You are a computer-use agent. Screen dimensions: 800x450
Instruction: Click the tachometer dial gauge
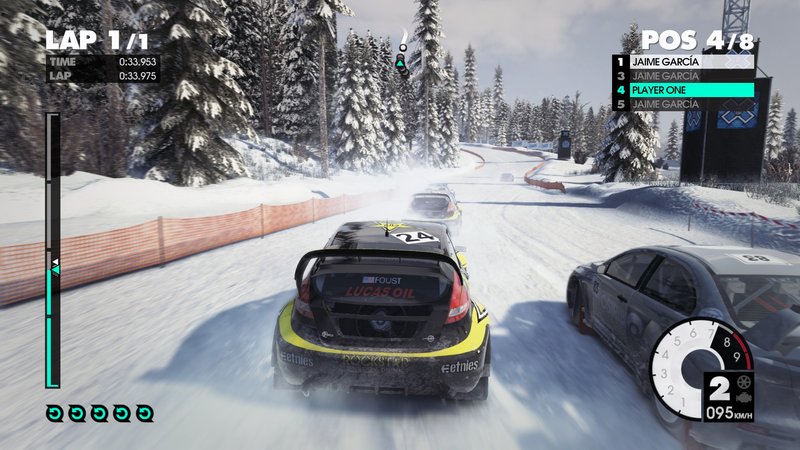699,361
